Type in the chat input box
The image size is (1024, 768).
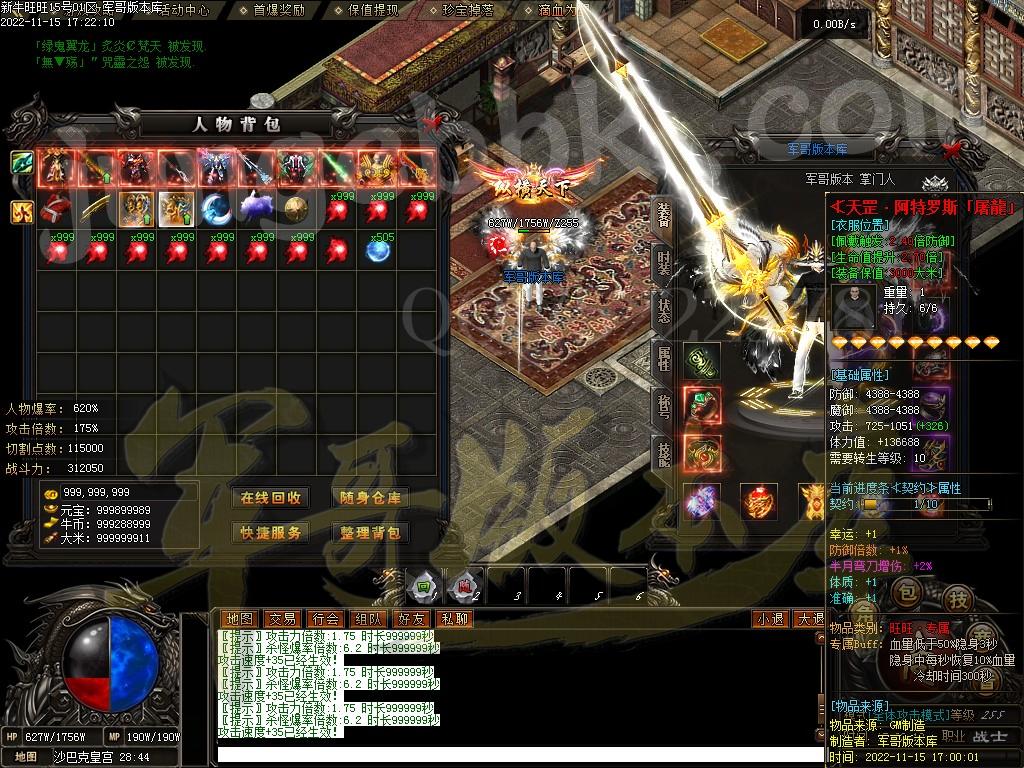(500, 754)
